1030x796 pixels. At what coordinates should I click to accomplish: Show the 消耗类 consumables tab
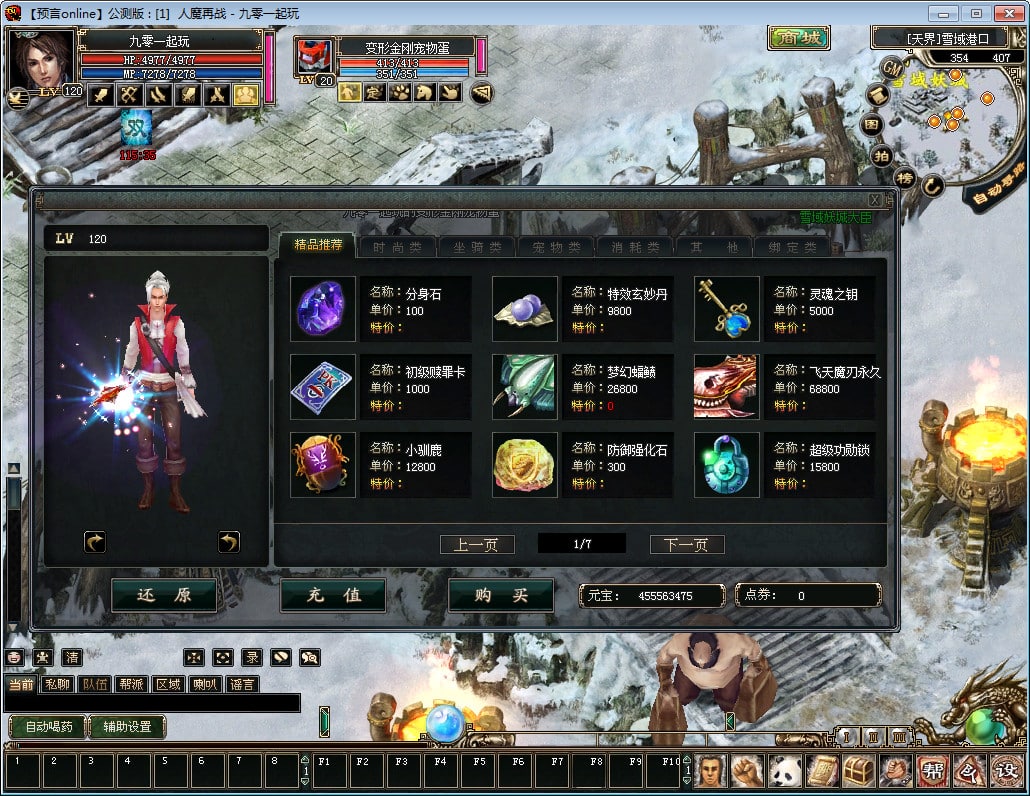coord(636,247)
